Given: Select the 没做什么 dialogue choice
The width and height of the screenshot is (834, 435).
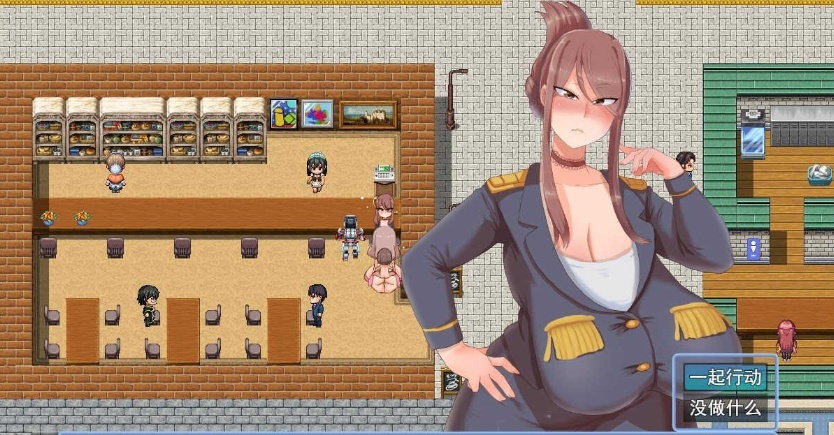Looking at the screenshot, I should (x=725, y=408).
